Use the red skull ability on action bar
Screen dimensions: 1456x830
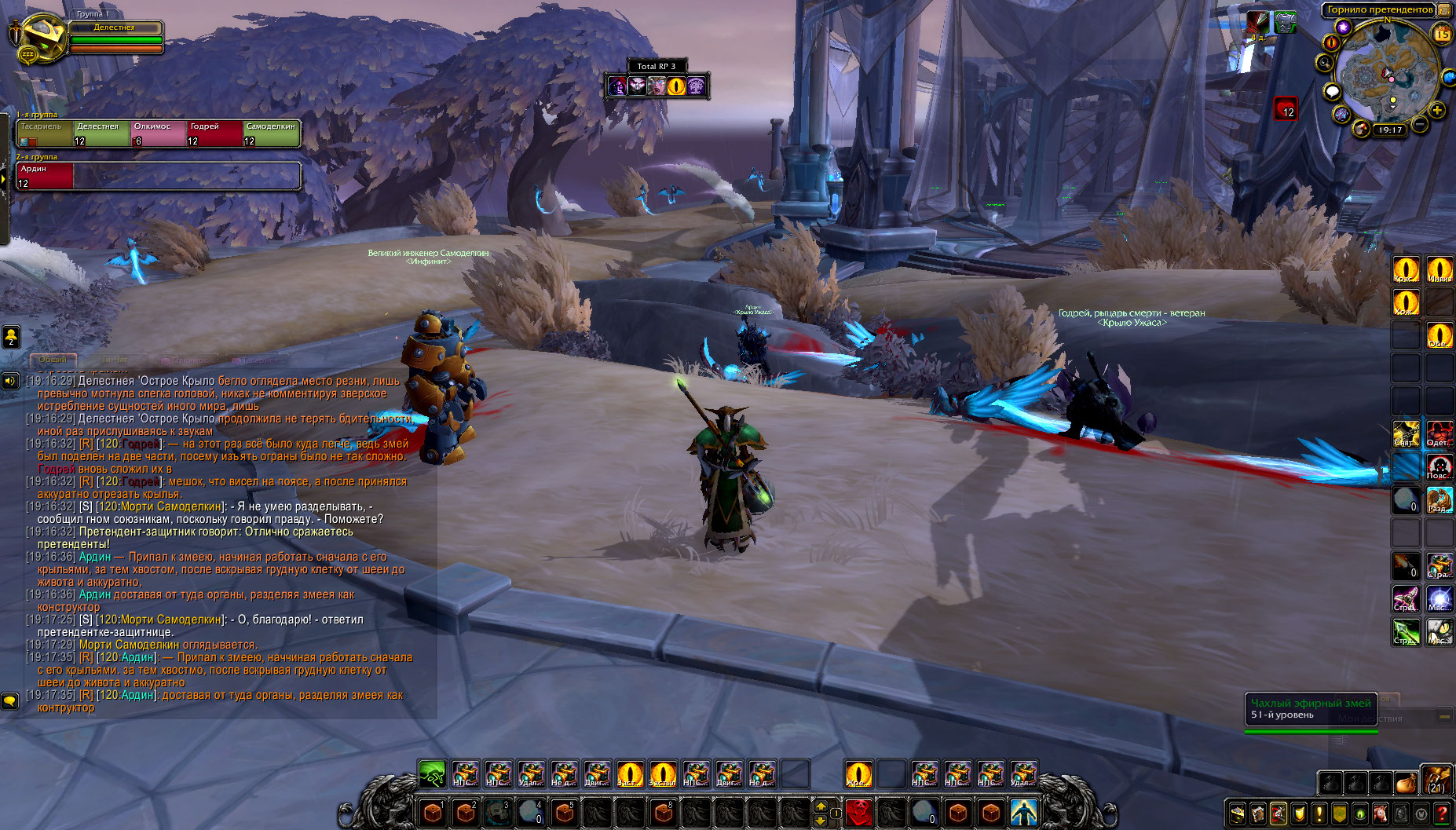click(859, 811)
